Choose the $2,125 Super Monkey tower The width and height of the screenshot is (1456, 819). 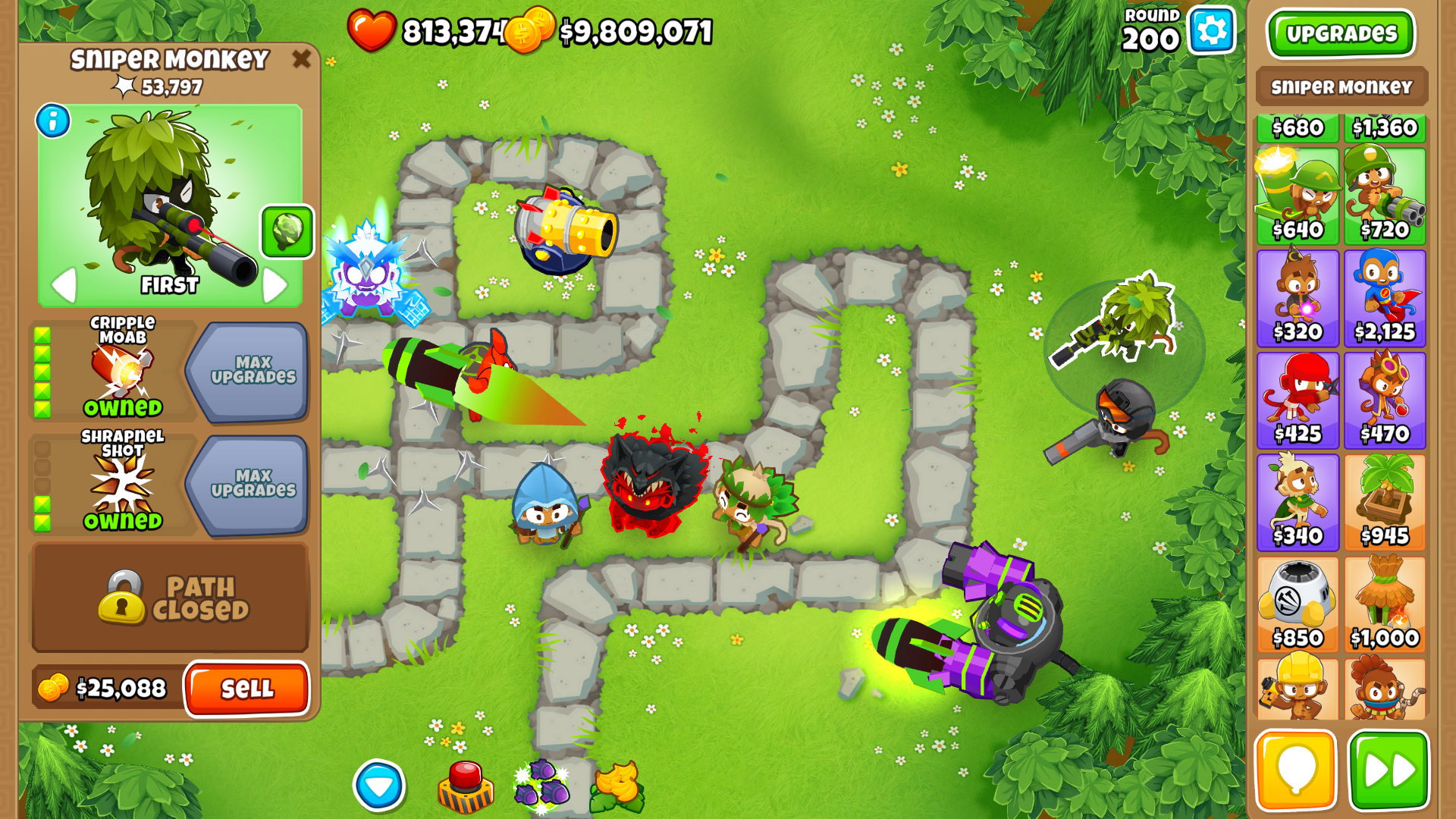click(x=1385, y=298)
